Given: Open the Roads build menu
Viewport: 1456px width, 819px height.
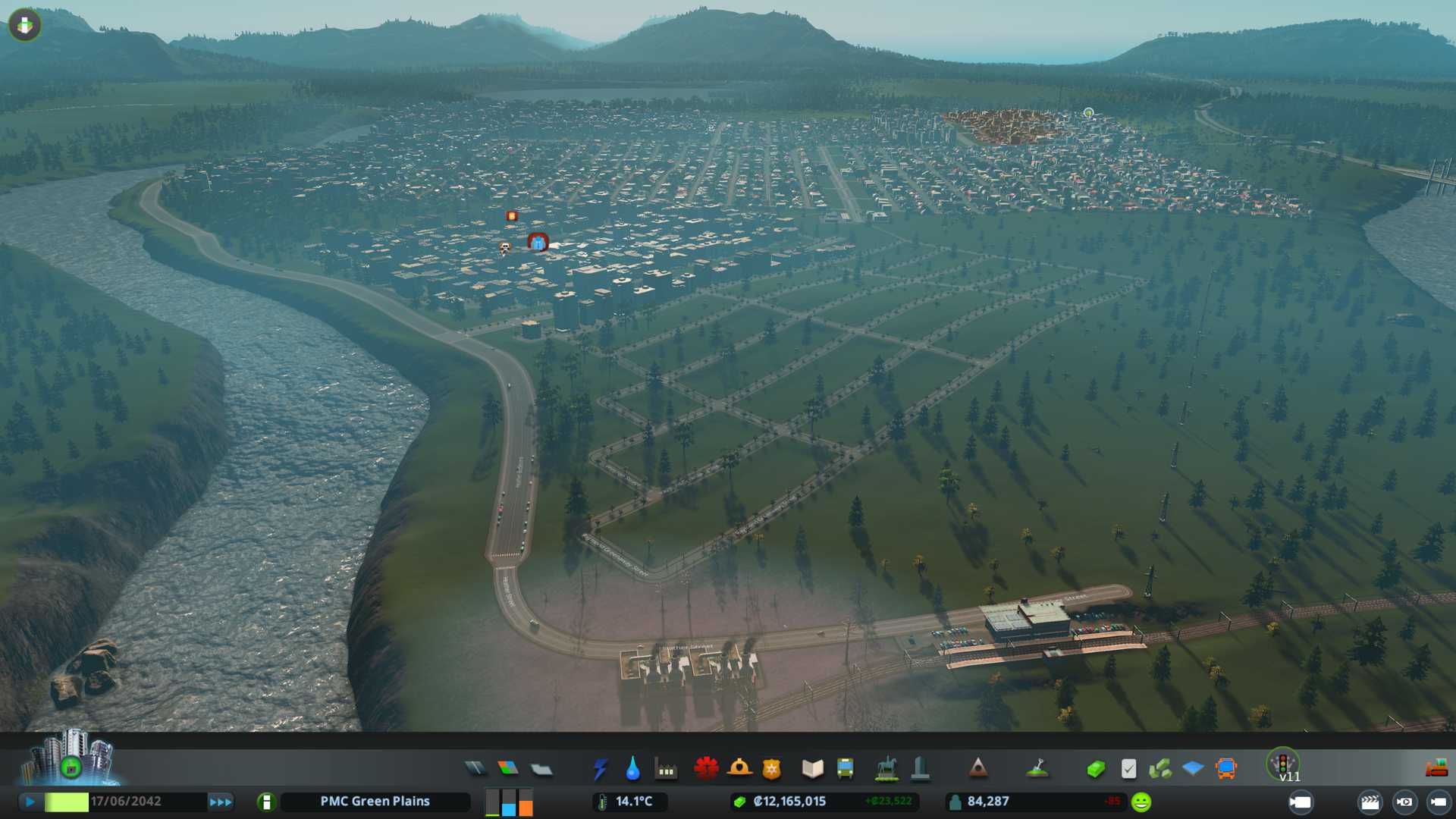Looking at the screenshot, I should click(x=475, y=769).
